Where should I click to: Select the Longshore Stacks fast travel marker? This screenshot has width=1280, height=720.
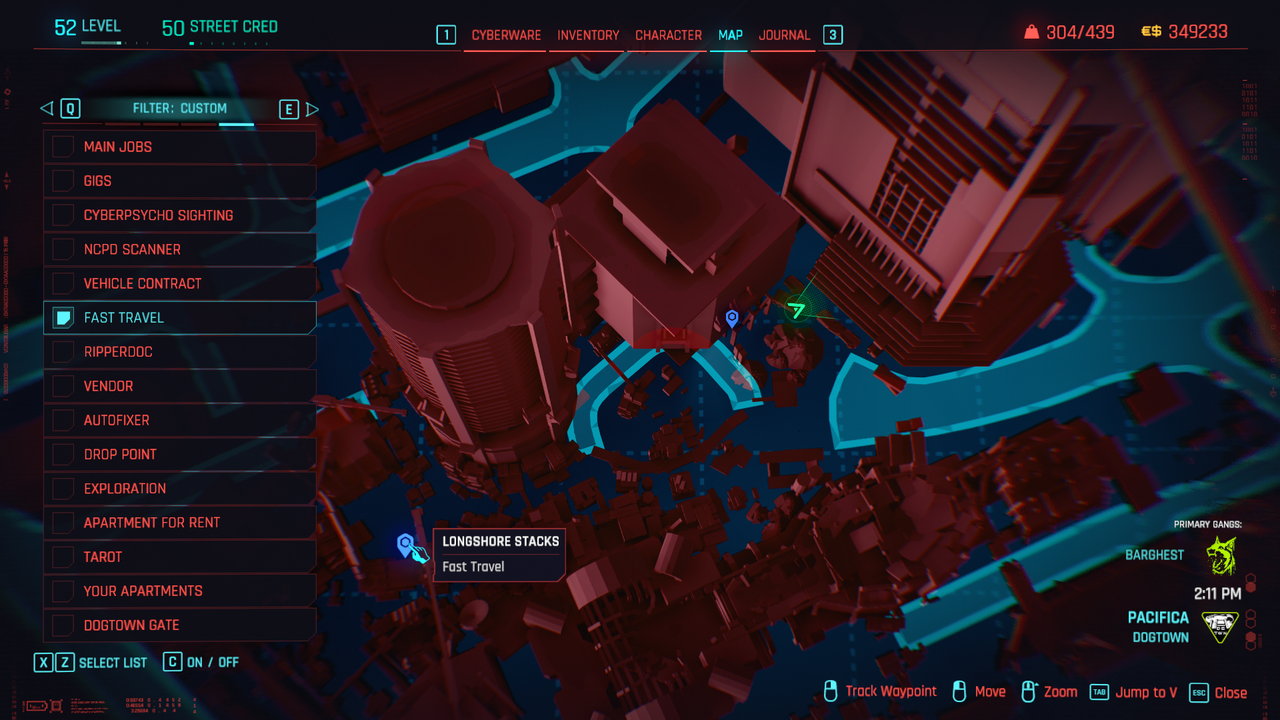[405, 545]
